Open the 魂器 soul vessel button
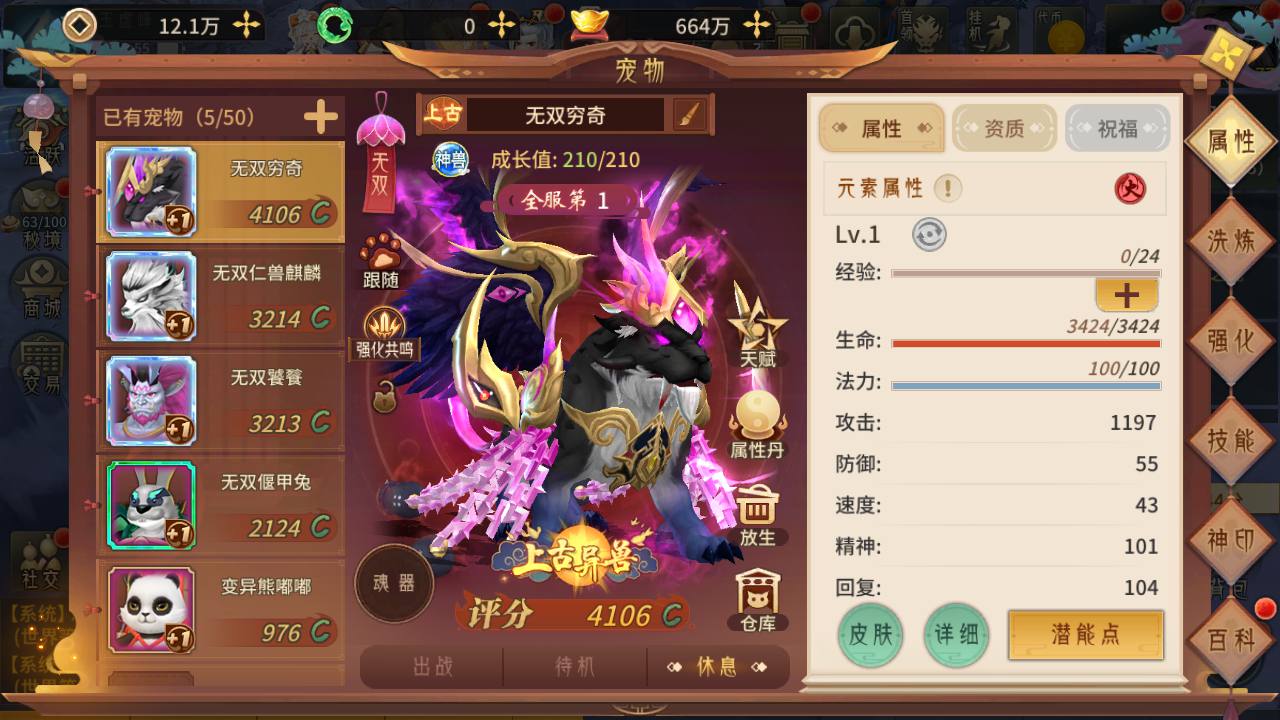Image resolution: width=1280 pixels, height=720 pixels. [x=395, y=584]
